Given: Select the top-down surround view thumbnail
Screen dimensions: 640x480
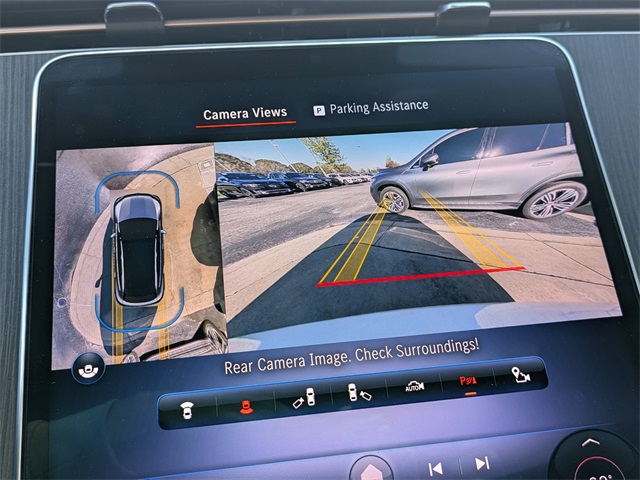Looking at the screenshot, I should coord(137,251).
